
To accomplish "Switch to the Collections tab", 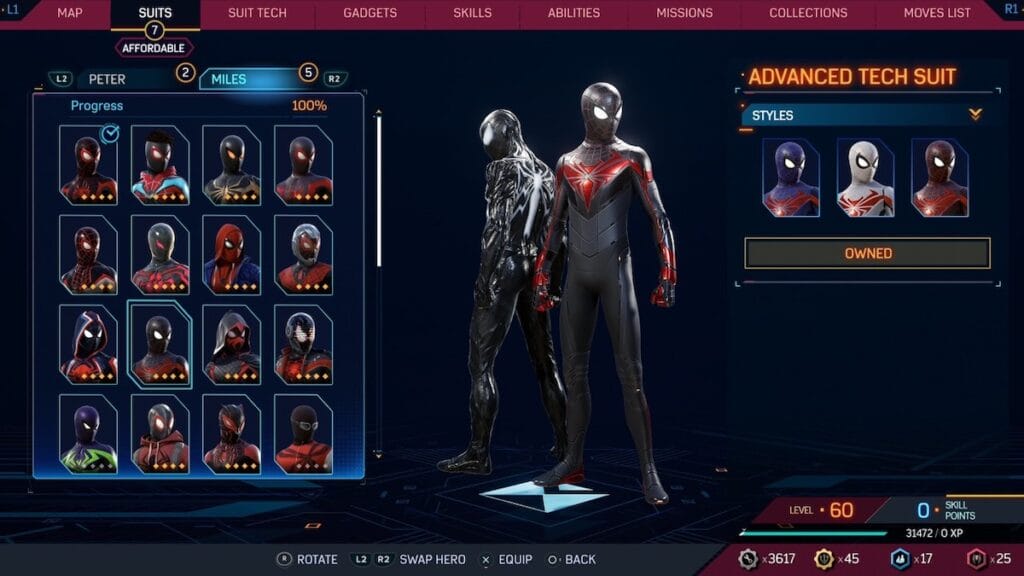I will [810, 13].
